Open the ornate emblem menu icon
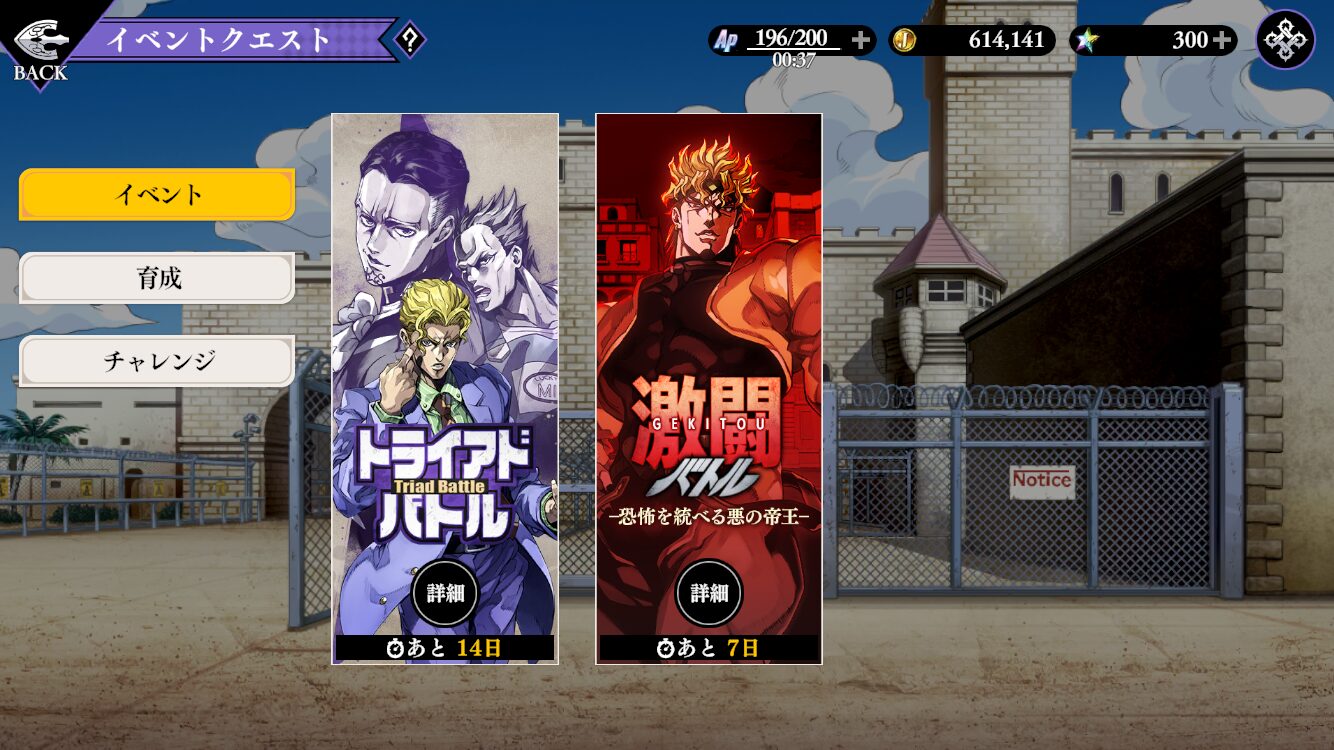The width and height of the screenshot is (1334, 750). point(1285,40)
